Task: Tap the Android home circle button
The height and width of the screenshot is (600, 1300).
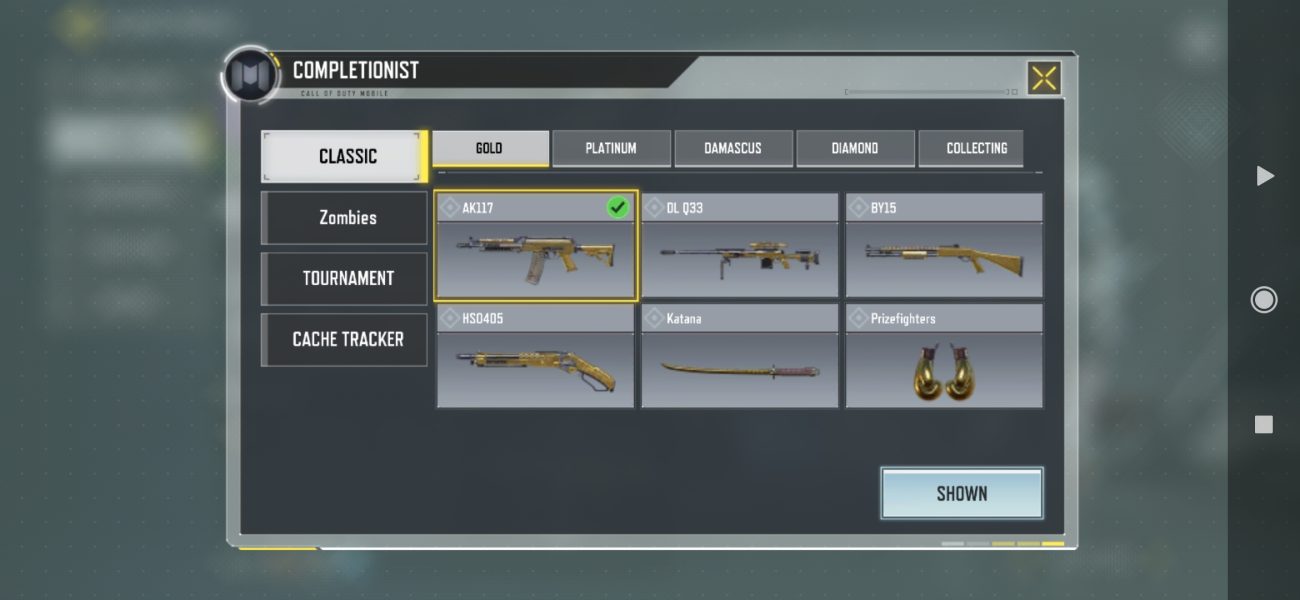Action: pyautogui.click(x=1264, y=300)
